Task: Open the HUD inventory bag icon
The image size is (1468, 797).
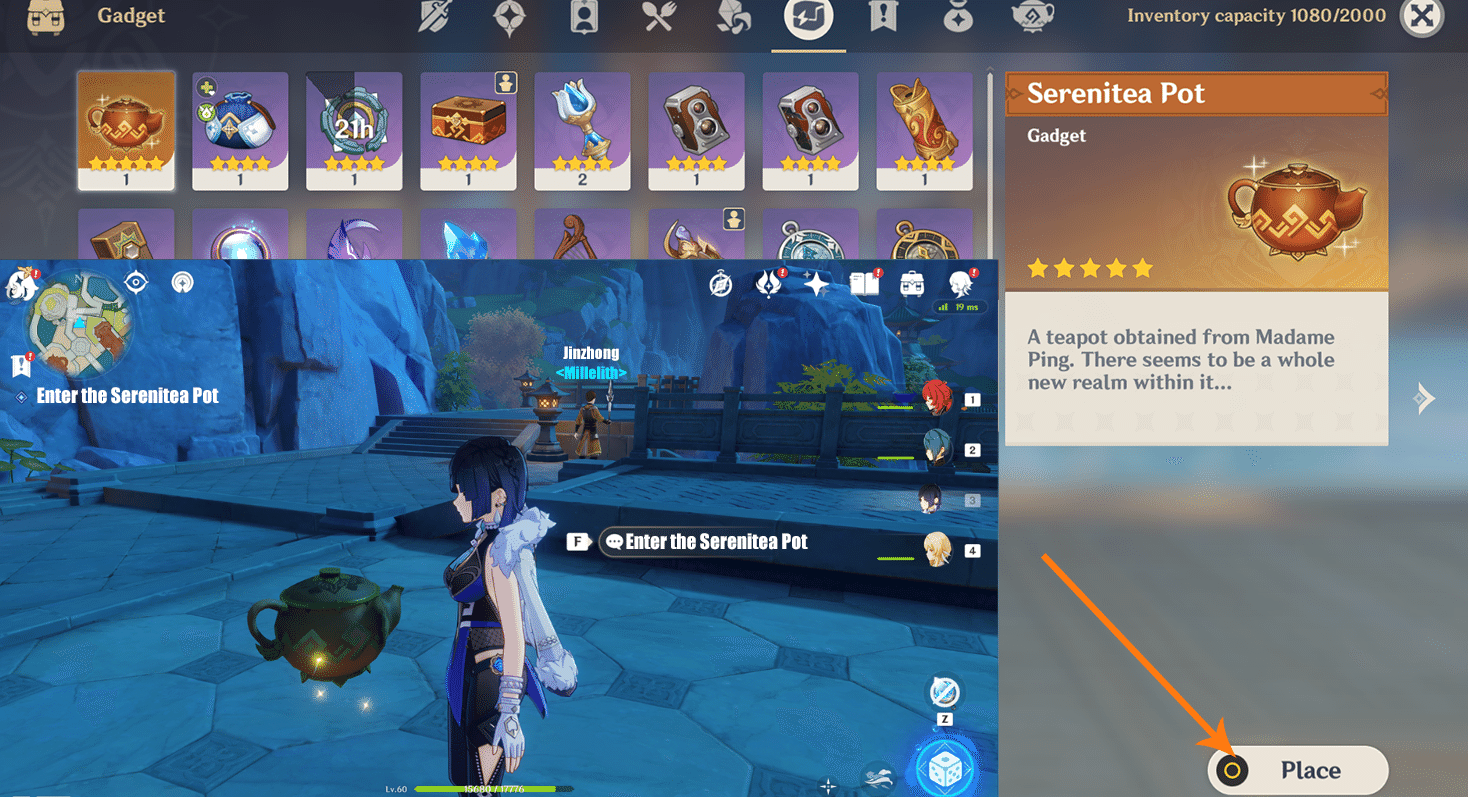Action: click(912, 282)
